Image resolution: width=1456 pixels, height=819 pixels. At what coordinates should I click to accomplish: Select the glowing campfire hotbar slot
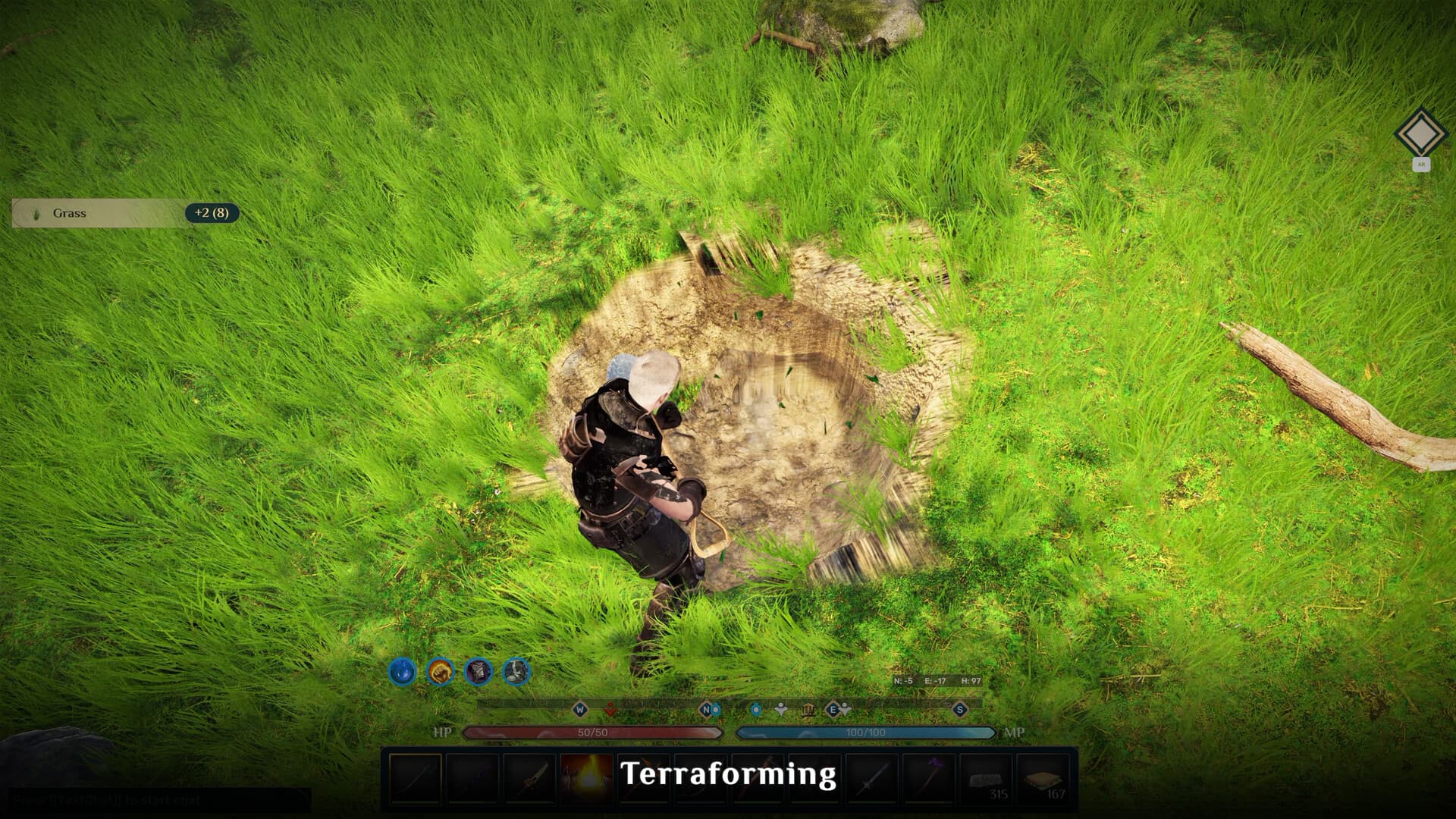coord(587,778)
